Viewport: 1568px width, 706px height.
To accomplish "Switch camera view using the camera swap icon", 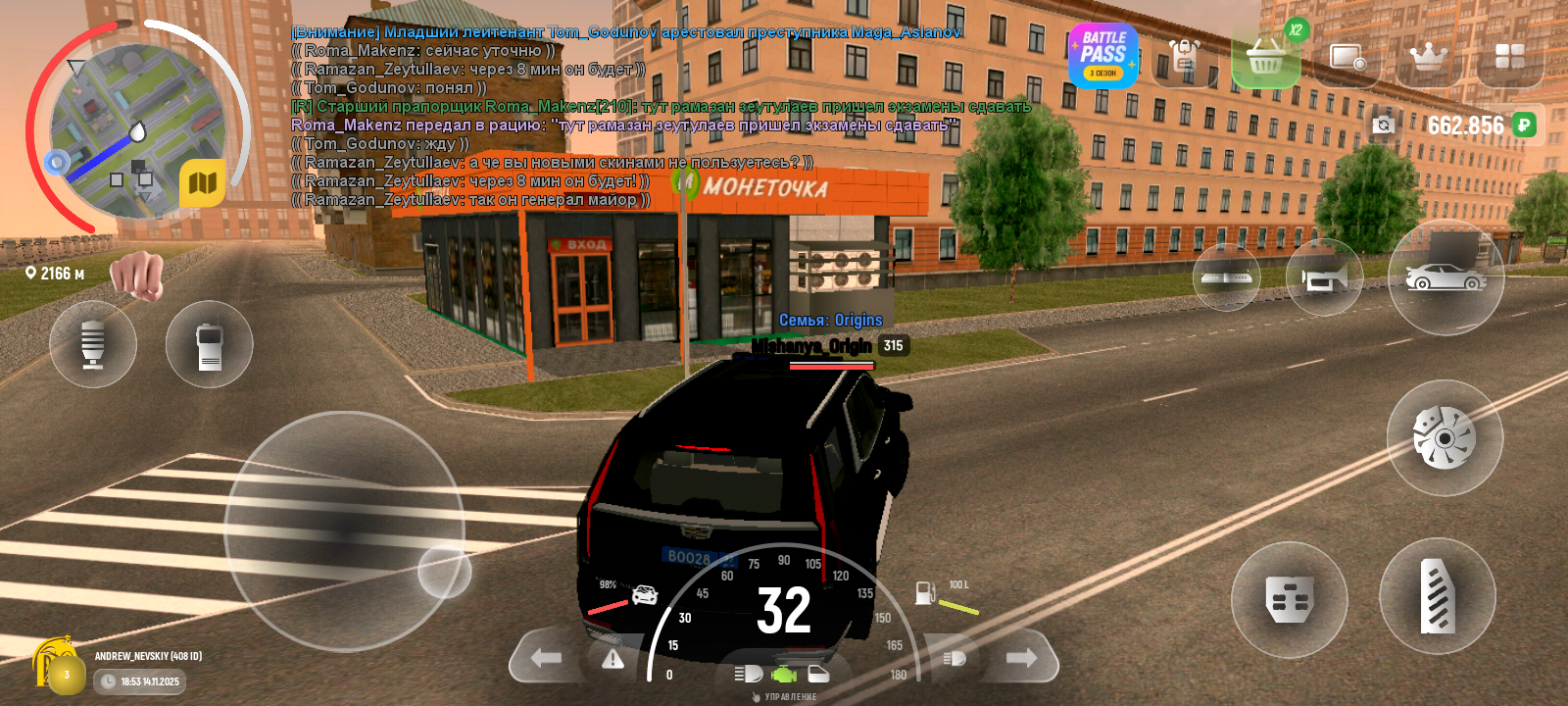I will 1382,126.
